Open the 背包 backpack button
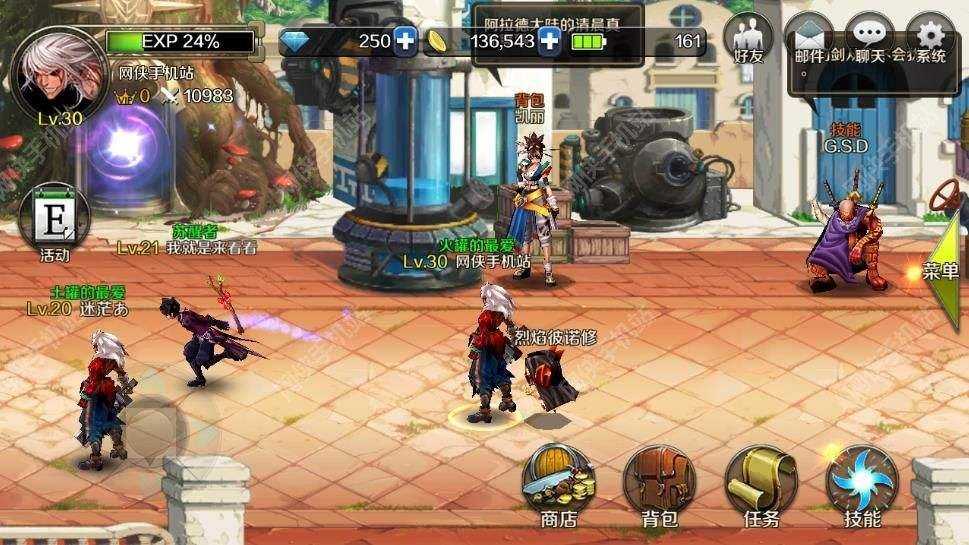Screen dimensions: 969x545 tap(660, 483)
